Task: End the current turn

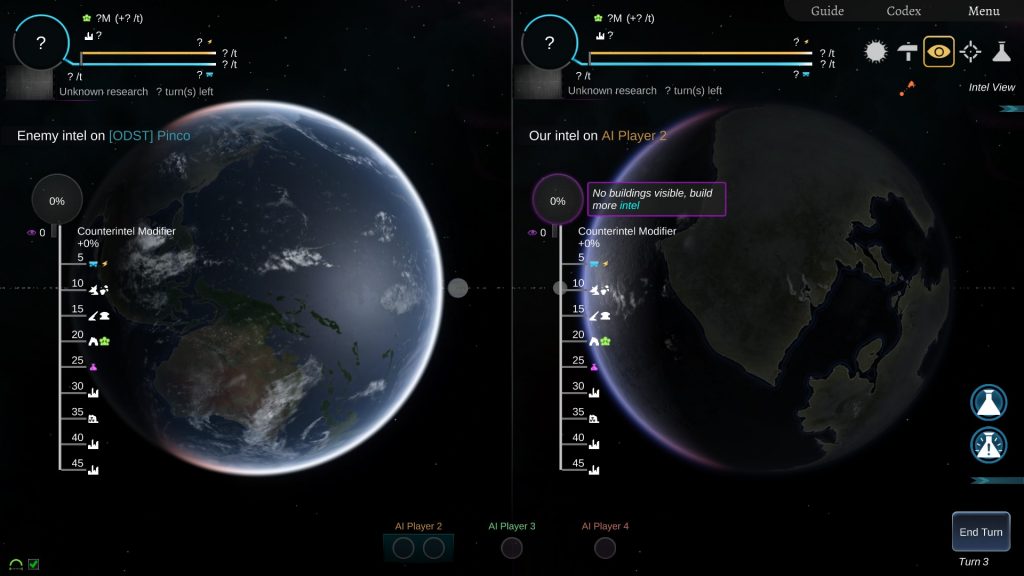Action: tap(980, 532)
